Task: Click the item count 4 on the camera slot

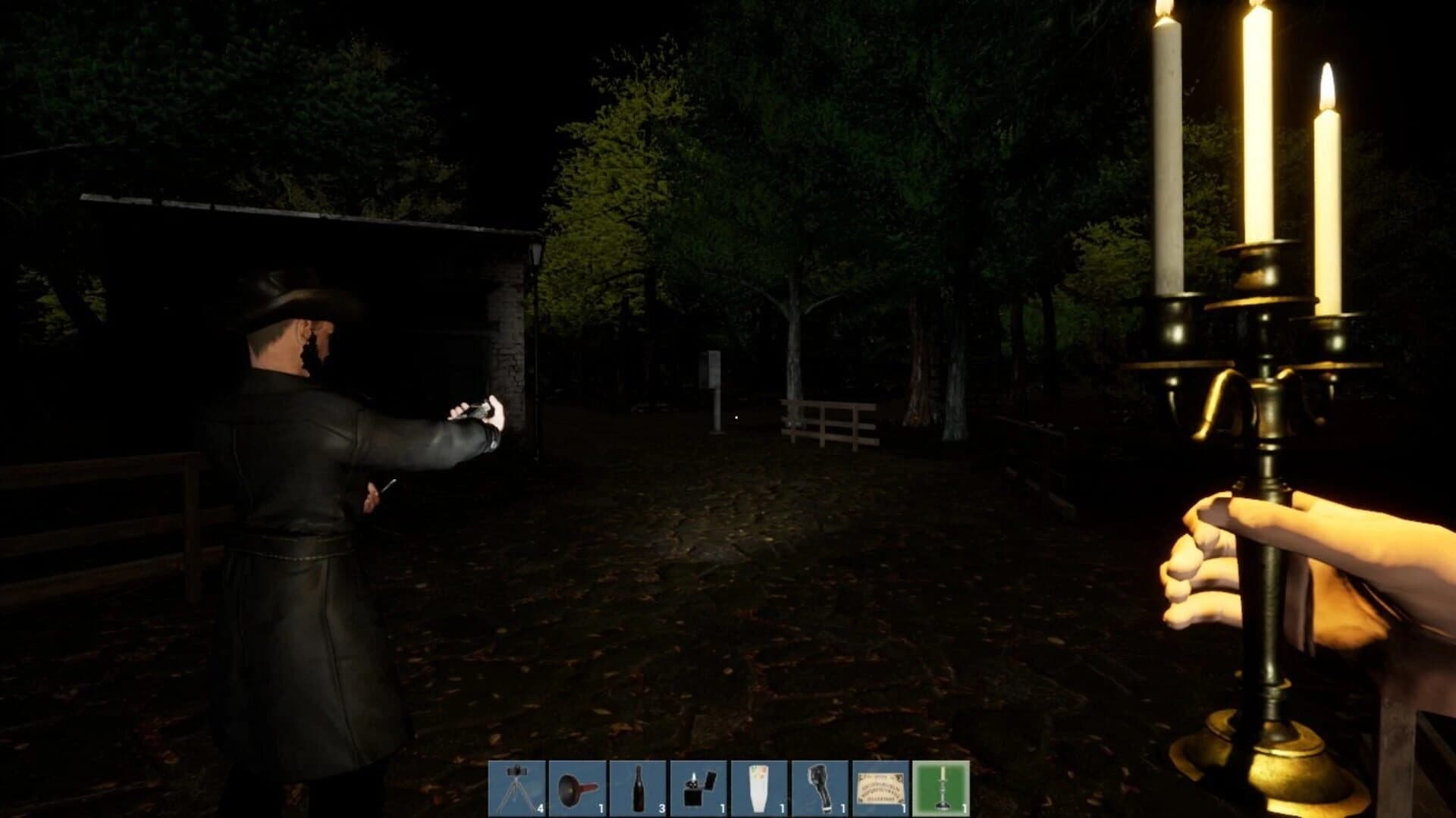Action: pos(540,806)
